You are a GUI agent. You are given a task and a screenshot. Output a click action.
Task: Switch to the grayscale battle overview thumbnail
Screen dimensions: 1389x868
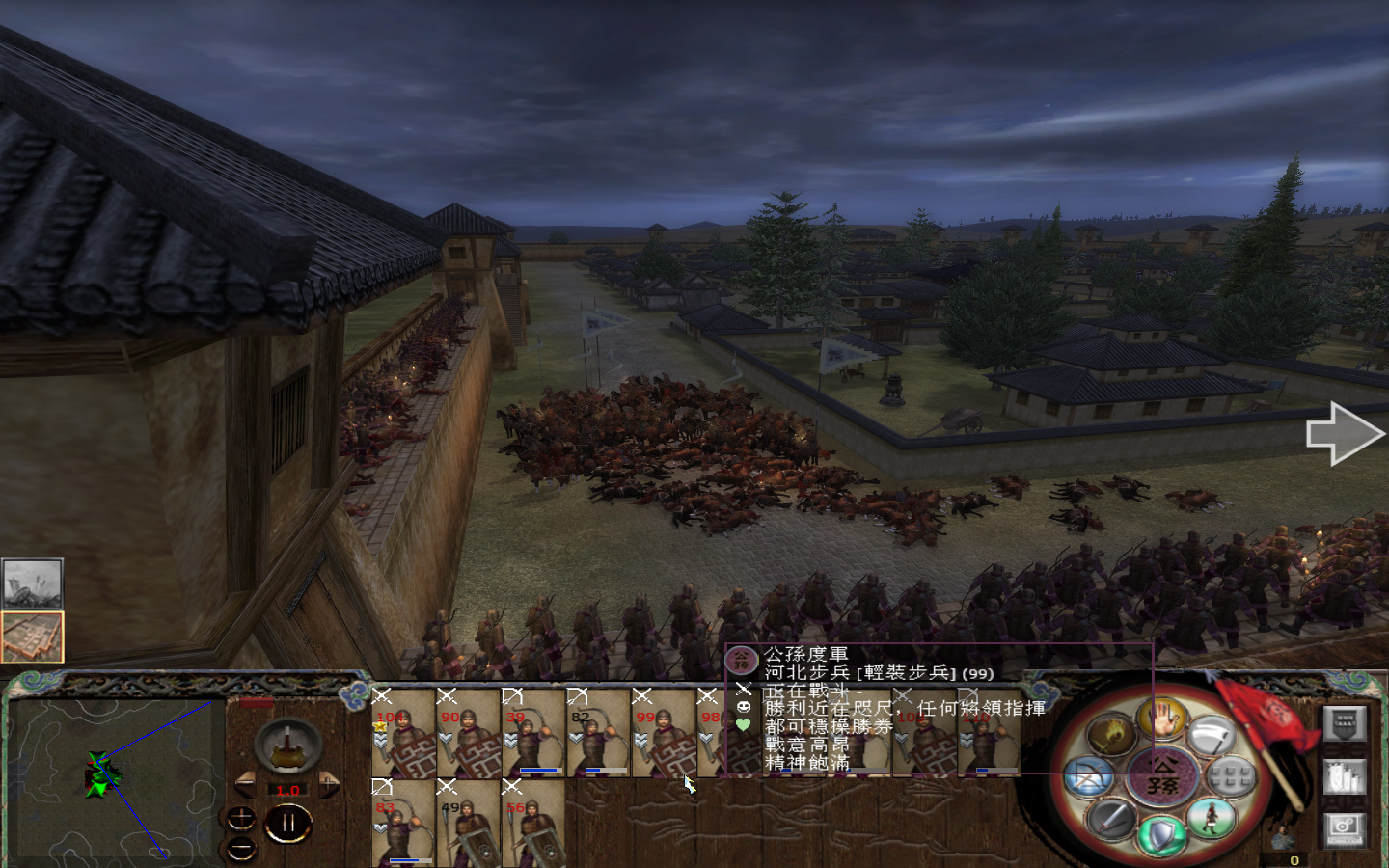(32, 582)
